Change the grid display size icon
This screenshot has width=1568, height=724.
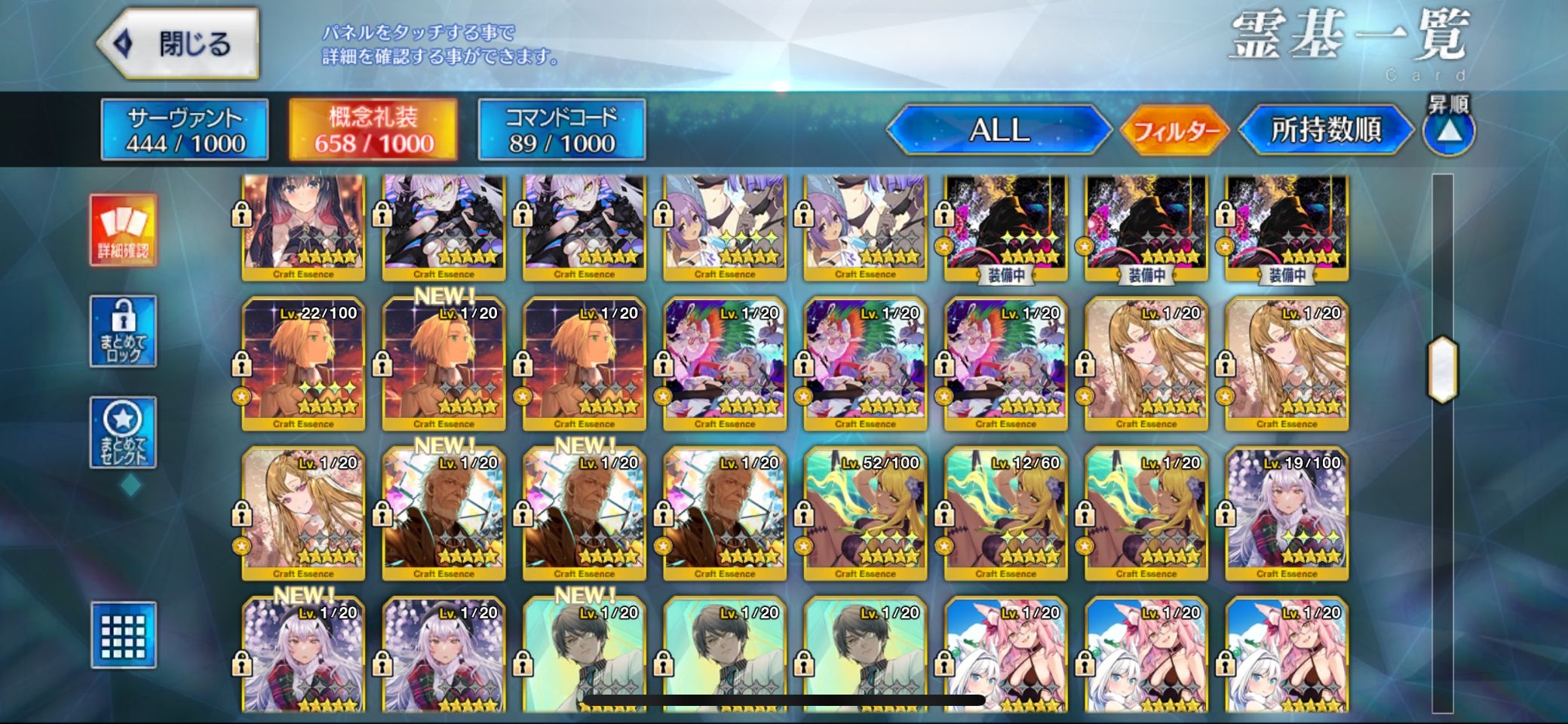[x=123, y=635]
